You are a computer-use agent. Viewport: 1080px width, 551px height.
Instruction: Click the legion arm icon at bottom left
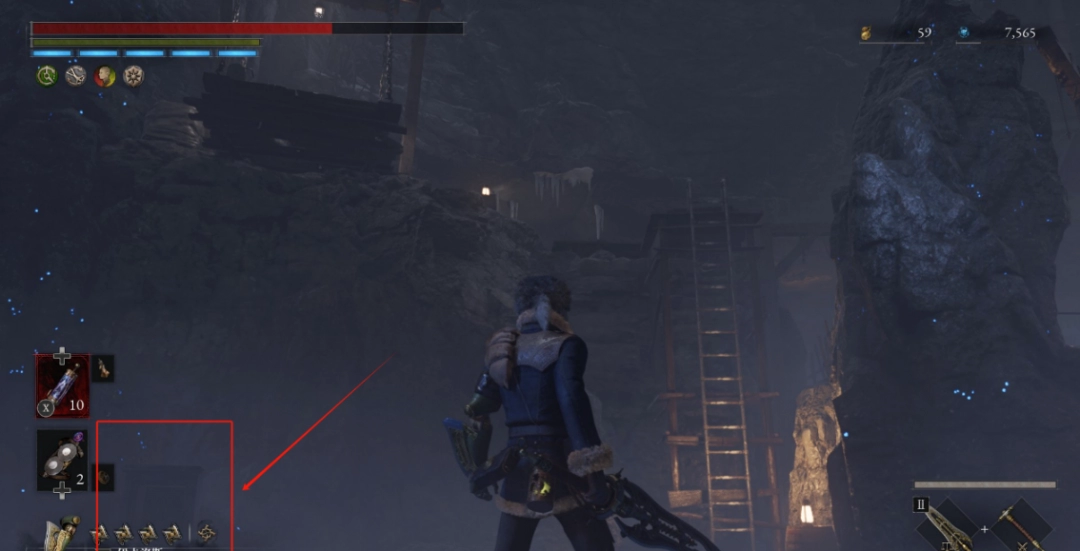click(63, 532)
